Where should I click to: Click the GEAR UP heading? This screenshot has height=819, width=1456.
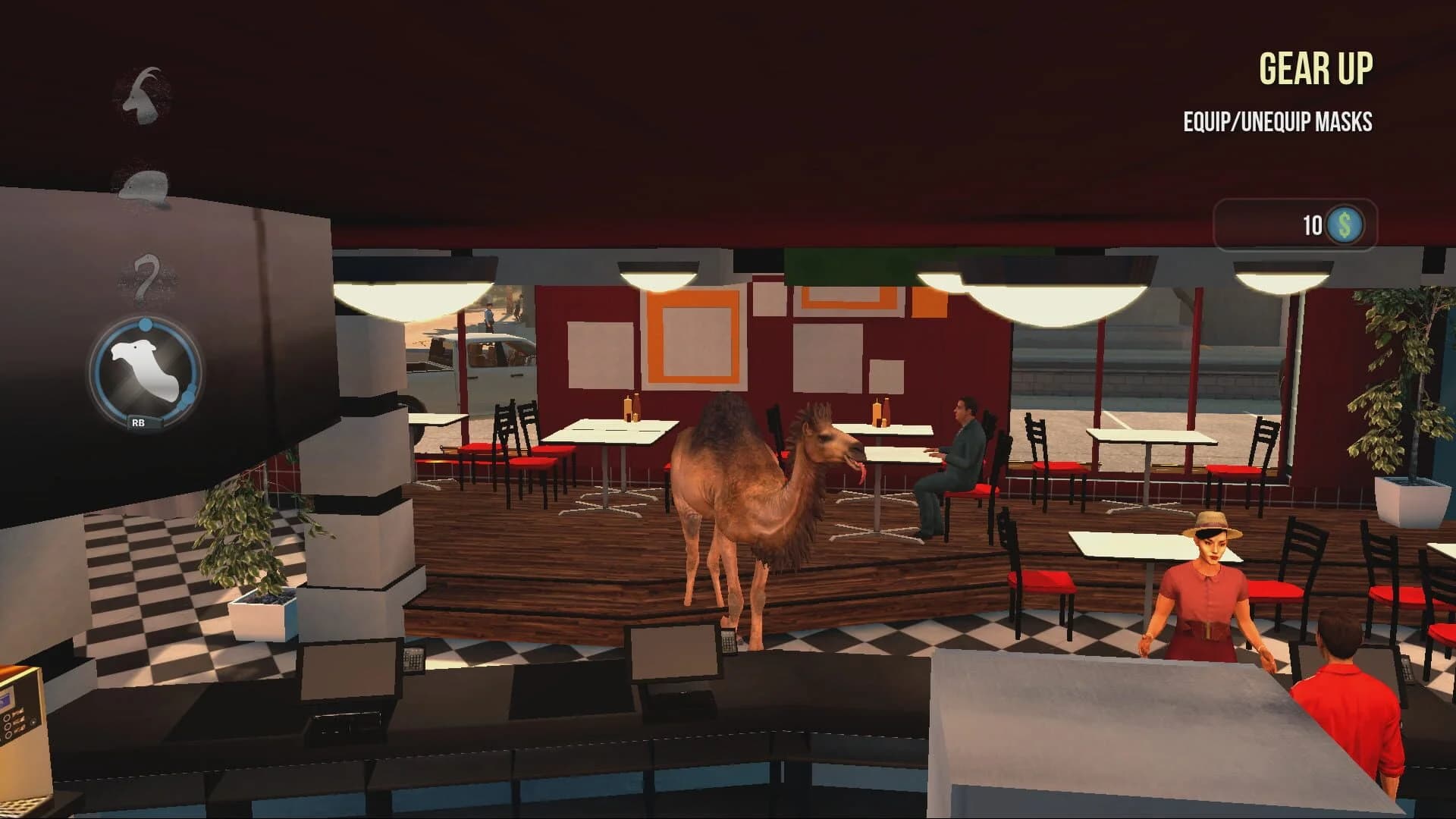click(1317, 69)
